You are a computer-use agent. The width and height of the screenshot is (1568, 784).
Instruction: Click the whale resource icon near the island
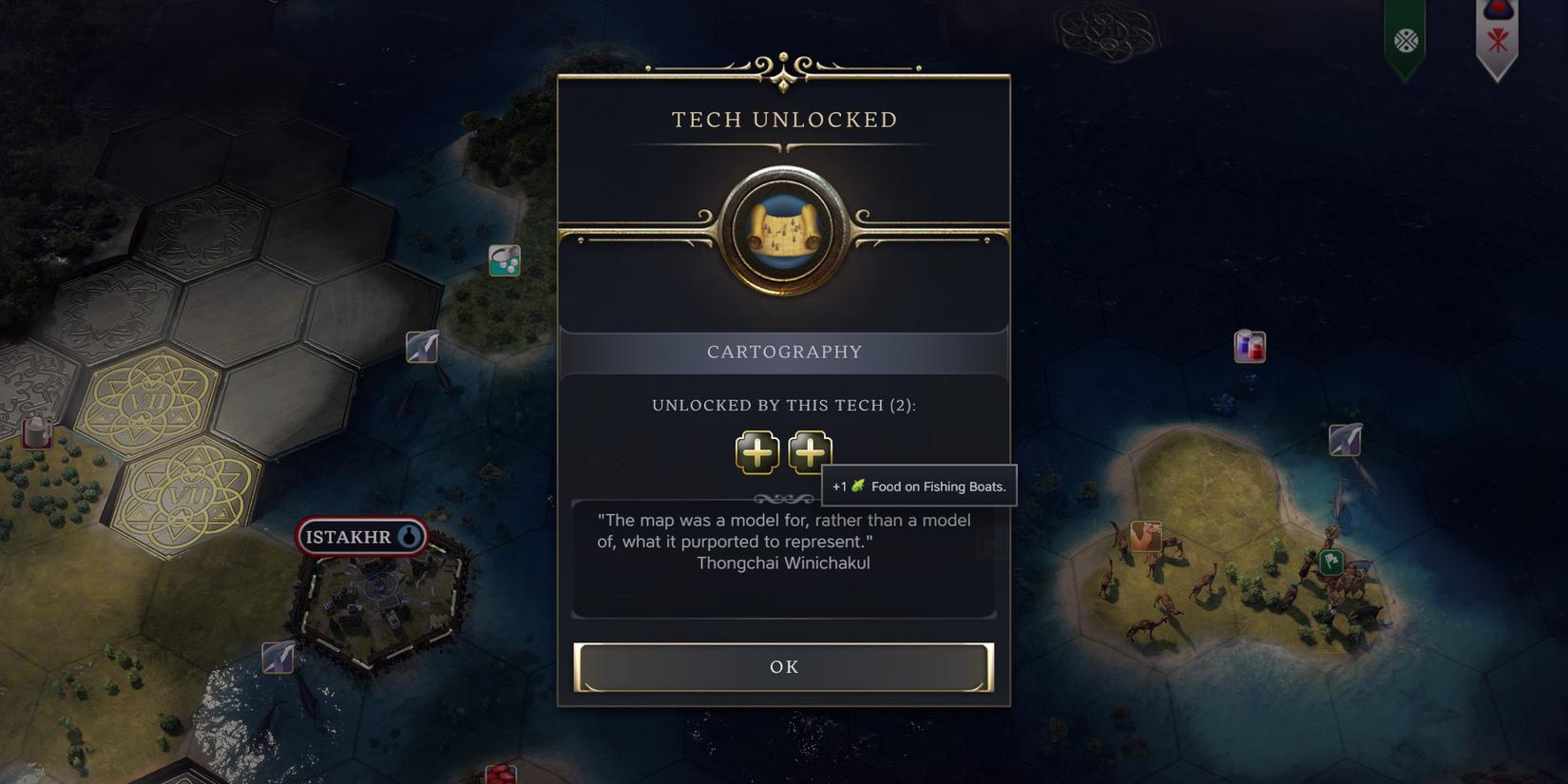(x=1343, y=439)
